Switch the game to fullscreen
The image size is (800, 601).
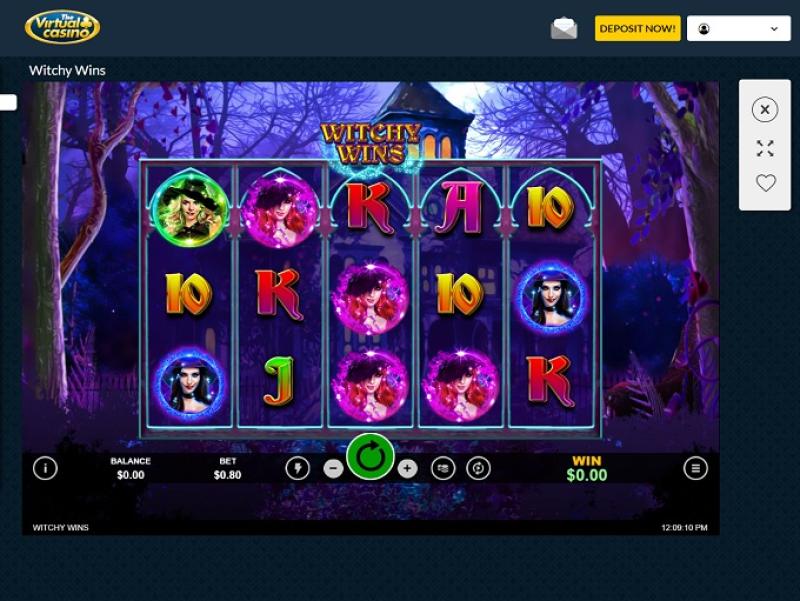(765, 148)
